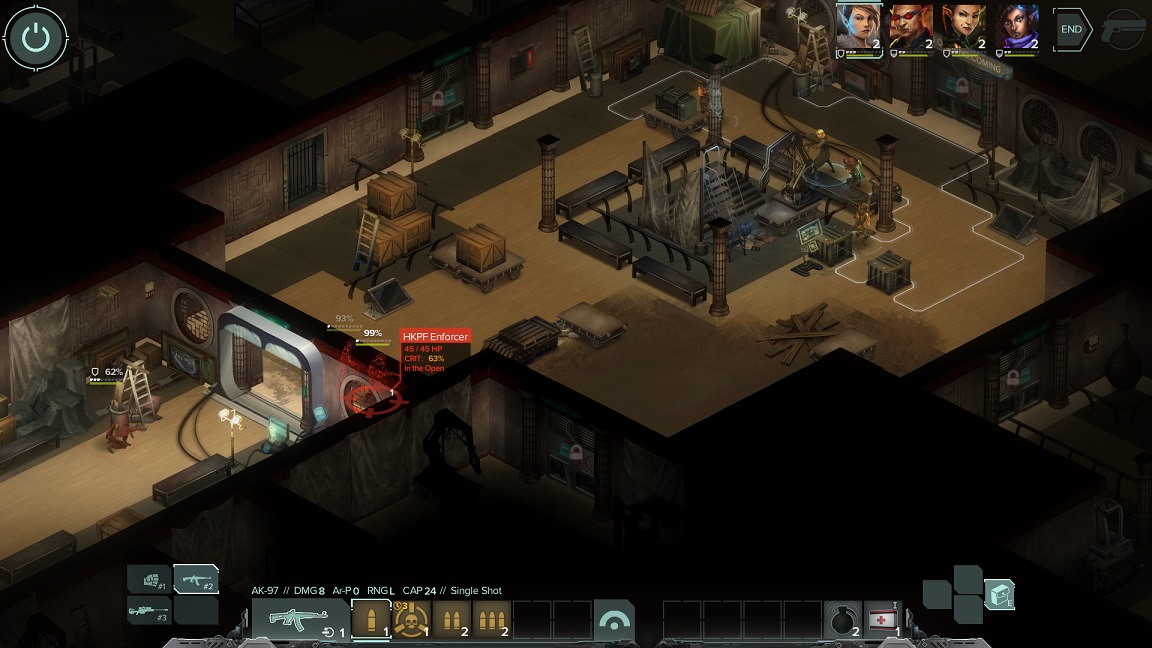Select the green-clad elf portrait
1152x648 pixels.
[964, 28]
